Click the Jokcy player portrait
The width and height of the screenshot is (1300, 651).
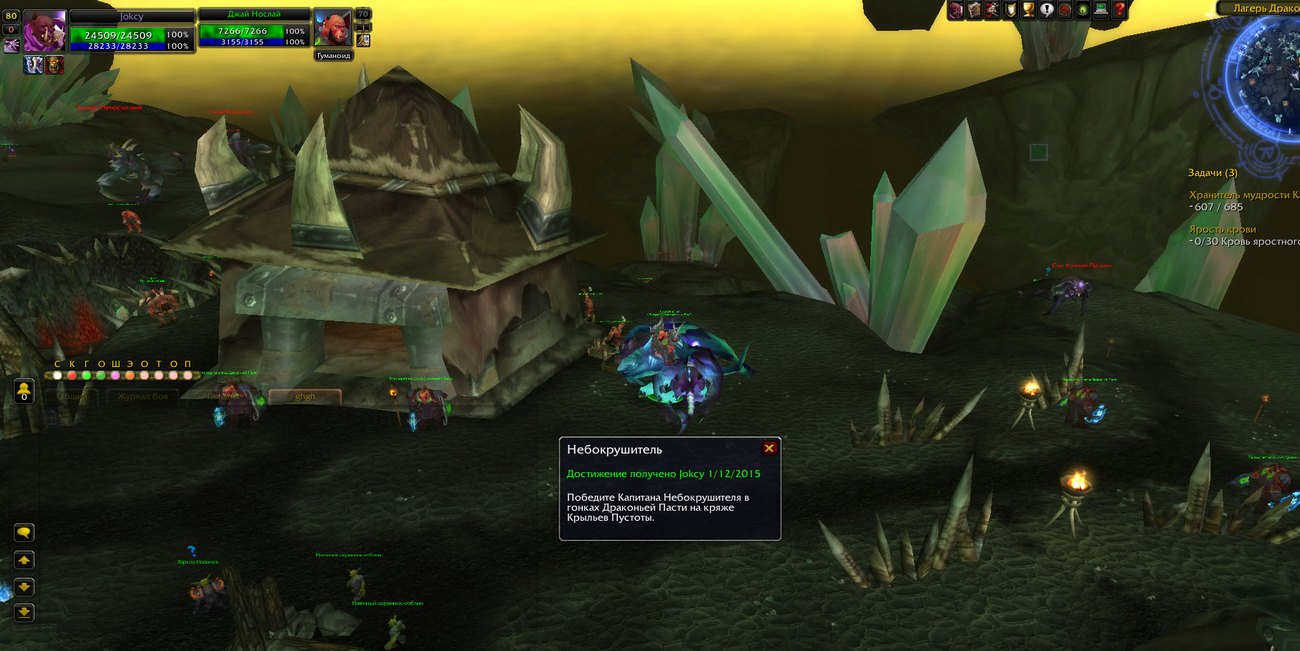point(45,30)
